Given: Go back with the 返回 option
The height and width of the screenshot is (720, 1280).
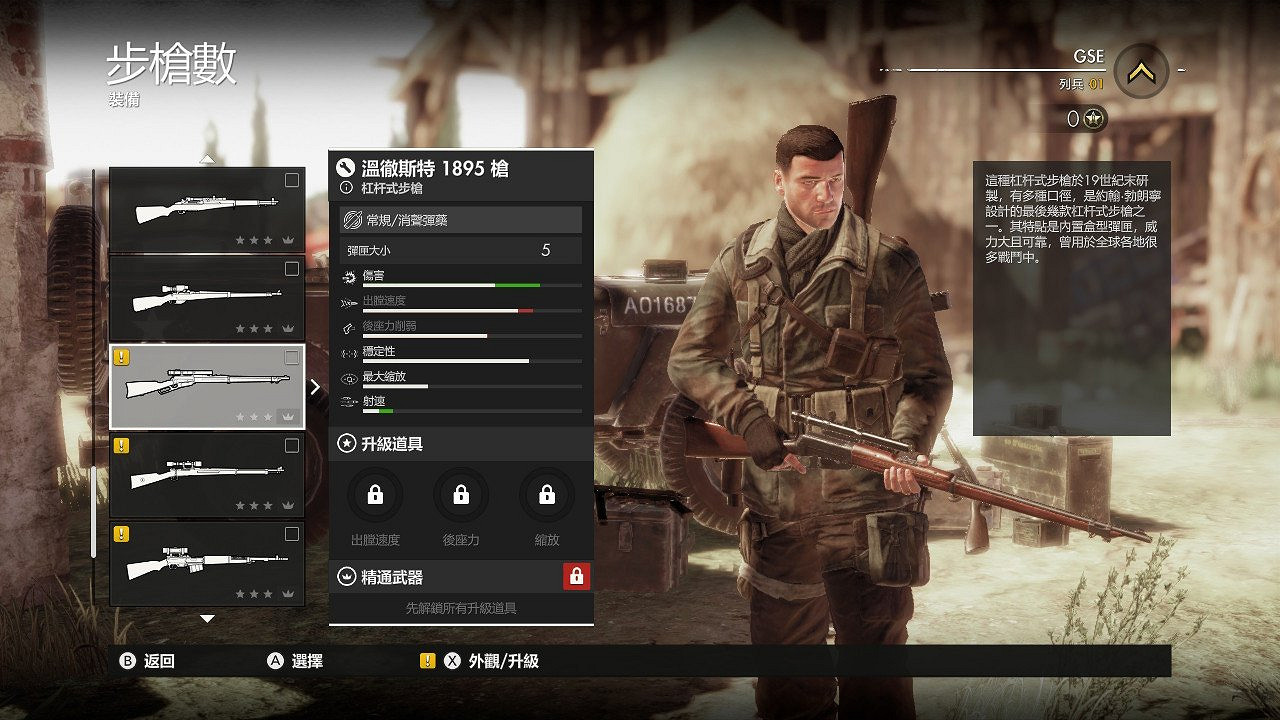Looking at the screenshot, I should 148,661.
